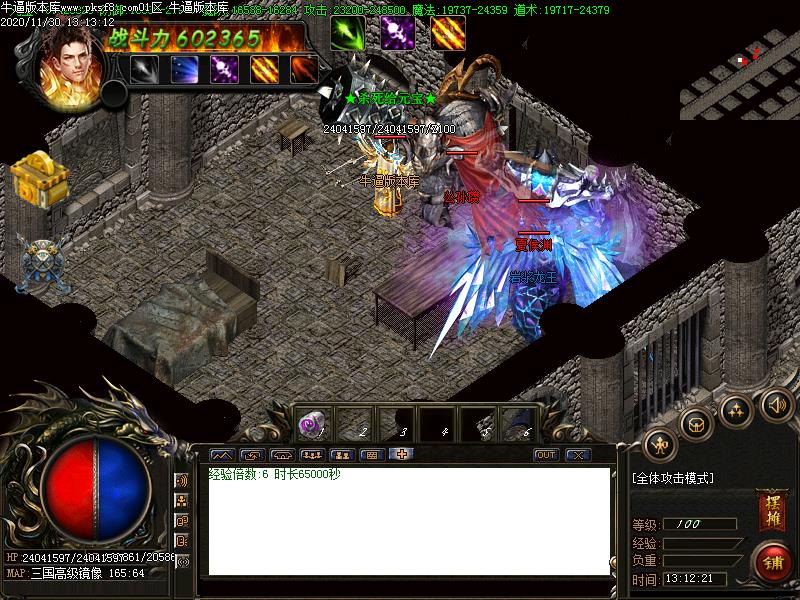Viewport: 800px width, 600px height.
Task: Switch the 全体攻击模式 attack mode label
Action: point(673,479)
